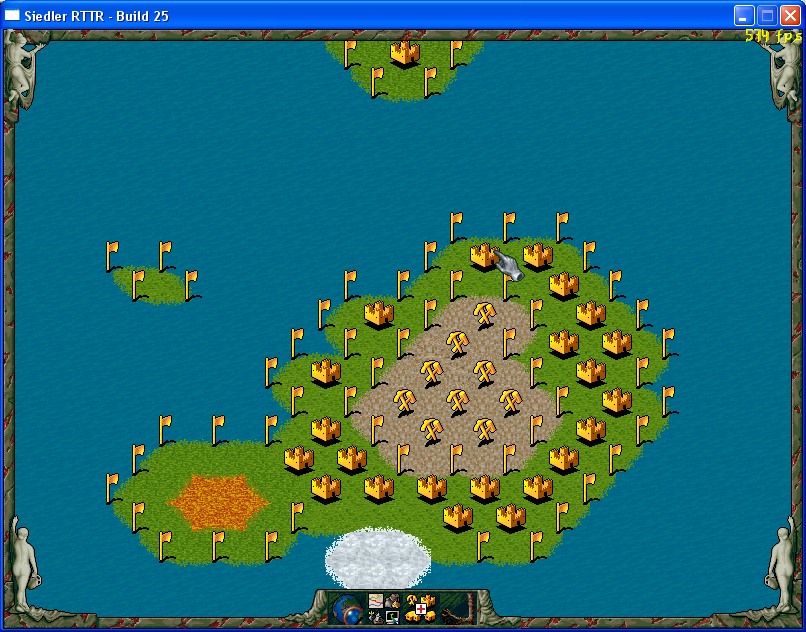Close the Siedler RTTR window
The width and height of the screenshot is (806, 632).
(790, 15)
